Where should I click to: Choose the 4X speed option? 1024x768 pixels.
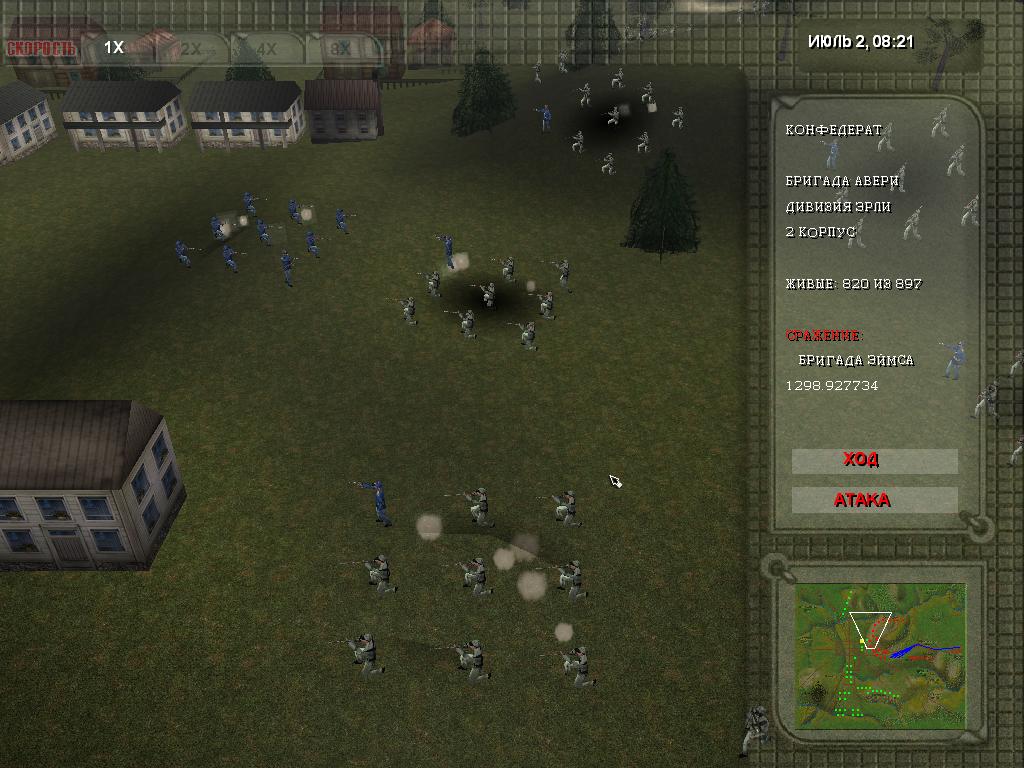266,47
